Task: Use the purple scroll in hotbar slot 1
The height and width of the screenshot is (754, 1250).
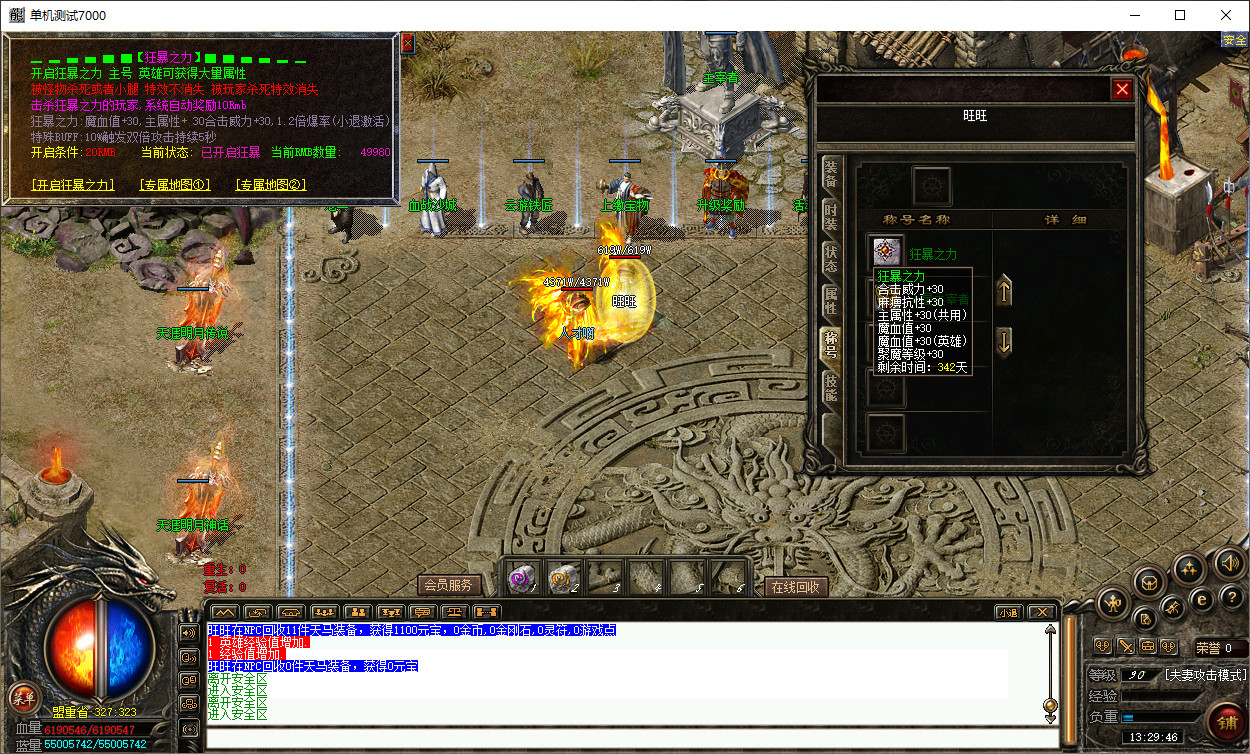Action: (x=521, y=578)
